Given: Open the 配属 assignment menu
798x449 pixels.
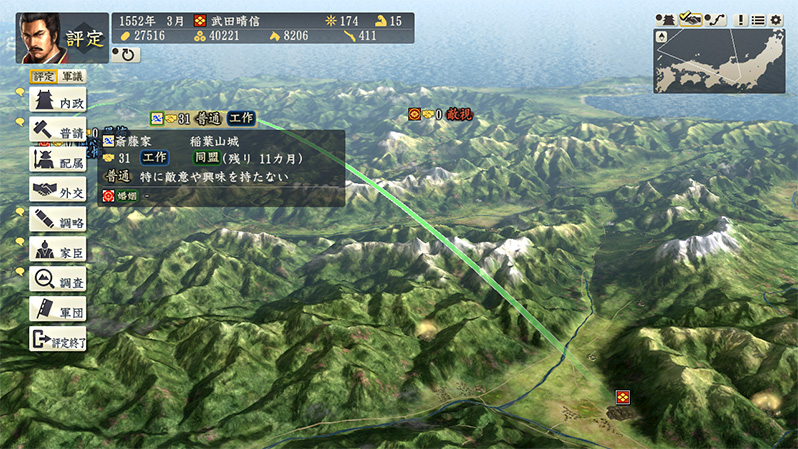Looking at the screenshot, I should 58,160.
